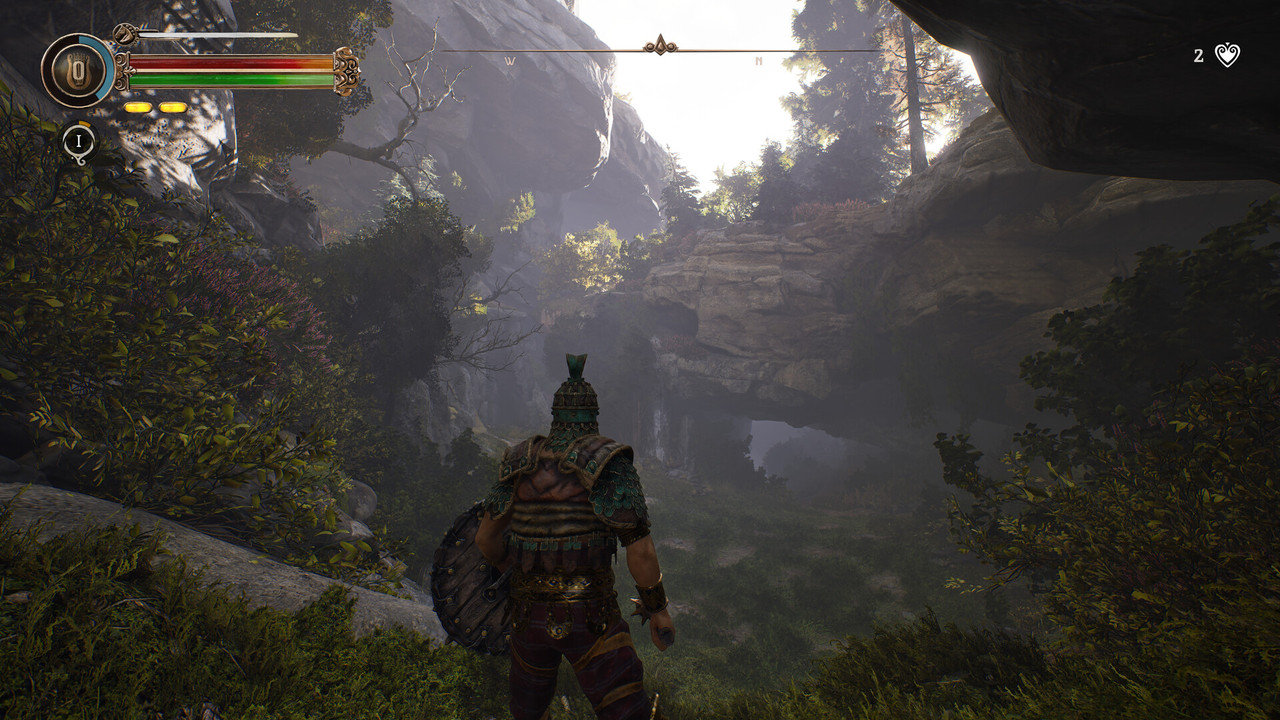The width and height of the screenshot is (1280, 720).
Task: Click the white heart icon
Action: (x=1227, y=56)
